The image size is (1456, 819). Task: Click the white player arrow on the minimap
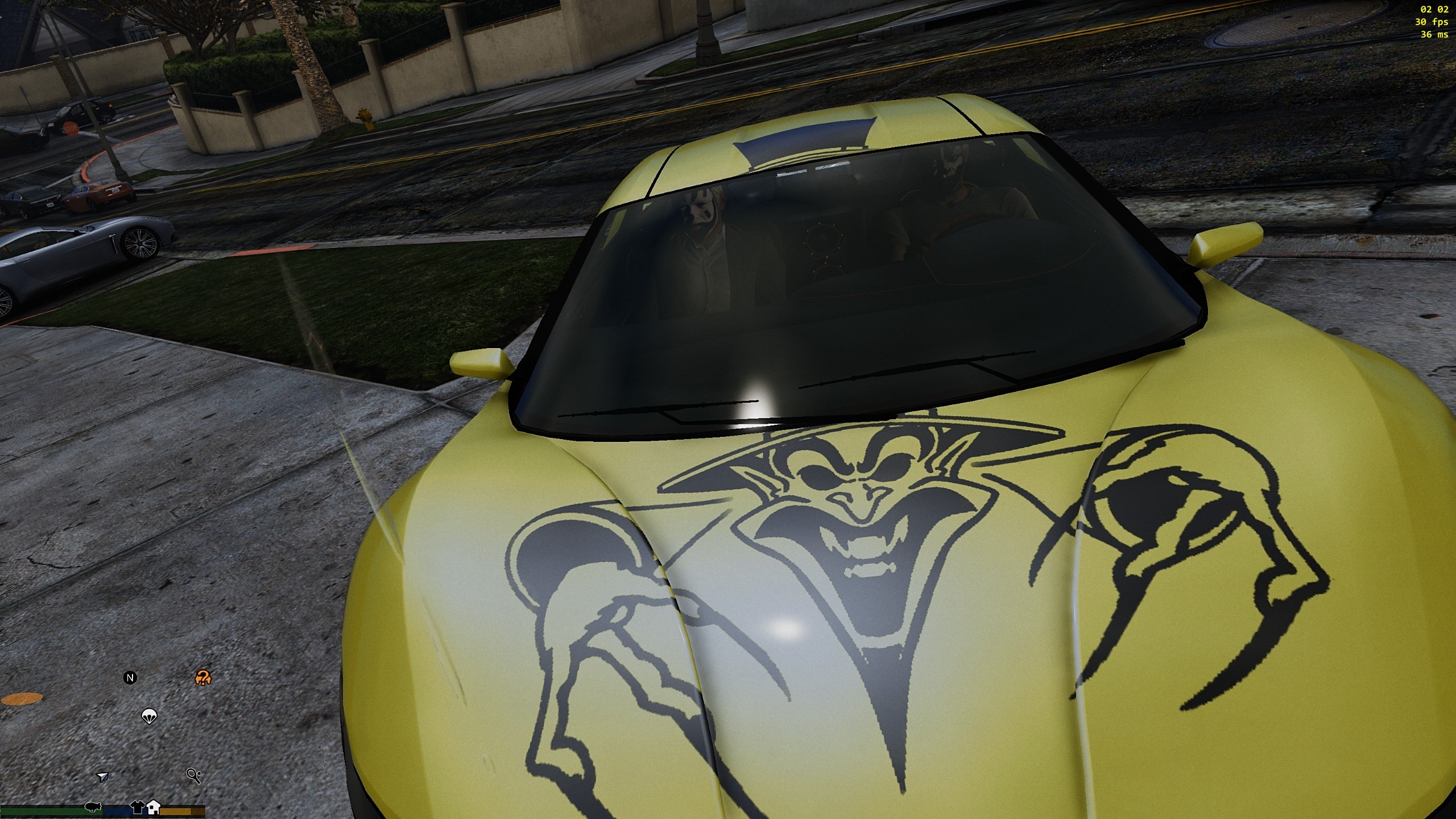(102, 778)
